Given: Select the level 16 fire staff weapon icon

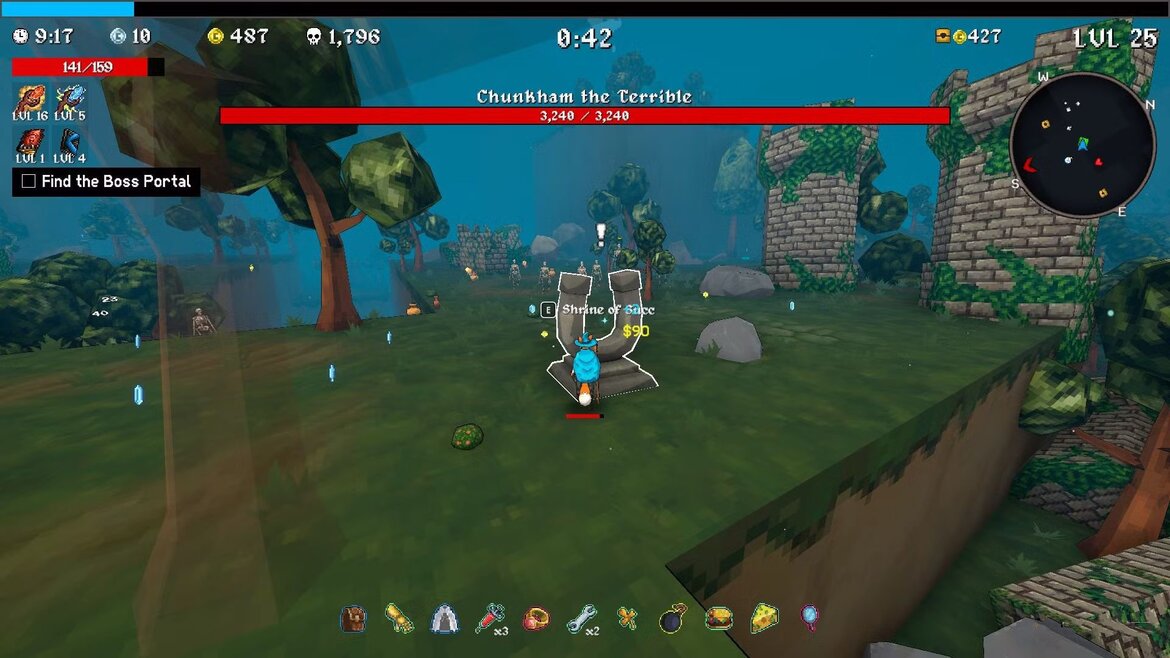Looking at the screenshot, I should click(x=30, y=100).
